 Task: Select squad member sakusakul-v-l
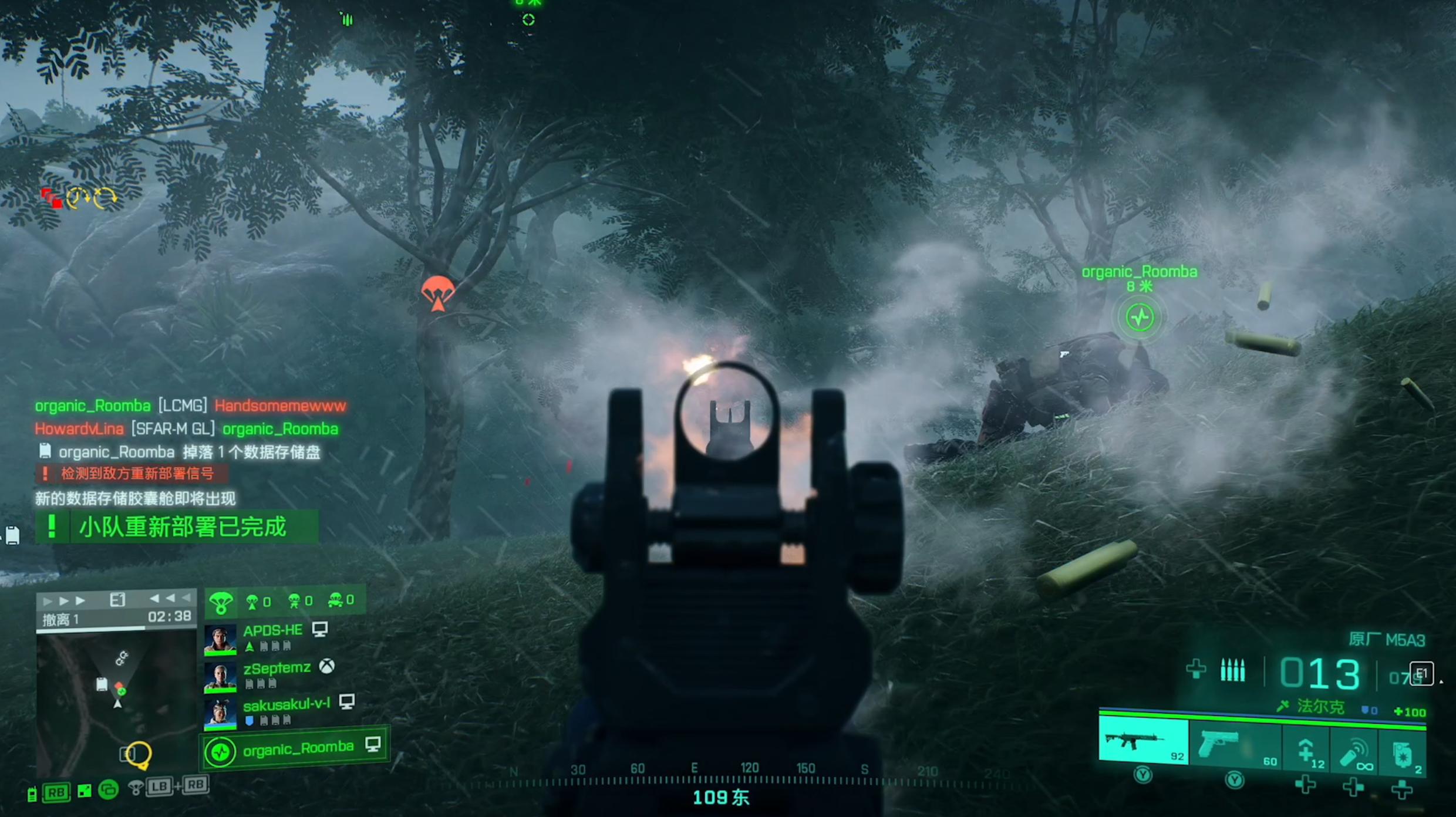[287, 705]
